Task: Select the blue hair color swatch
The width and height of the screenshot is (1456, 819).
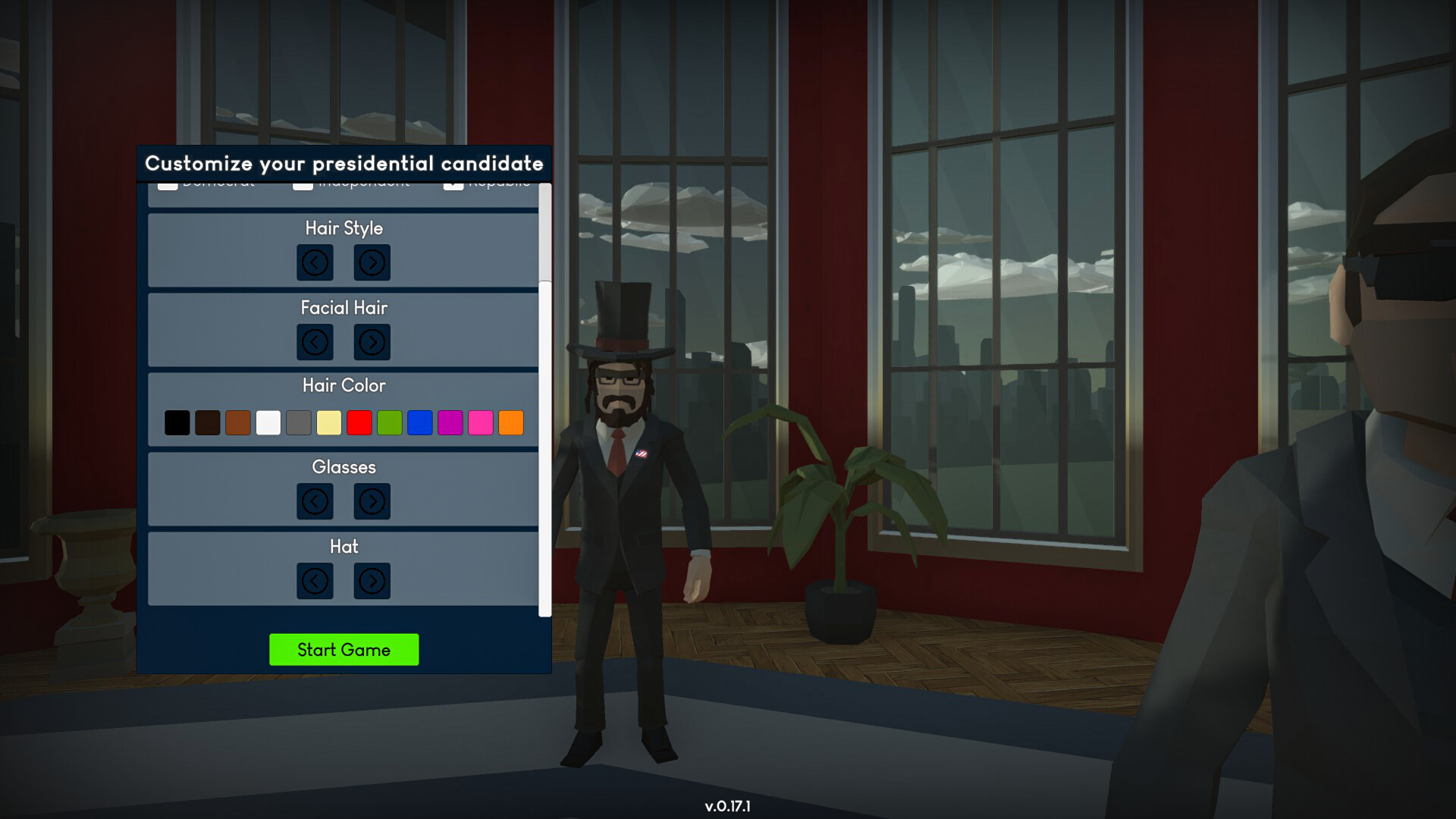Action: tap(419, 422)
